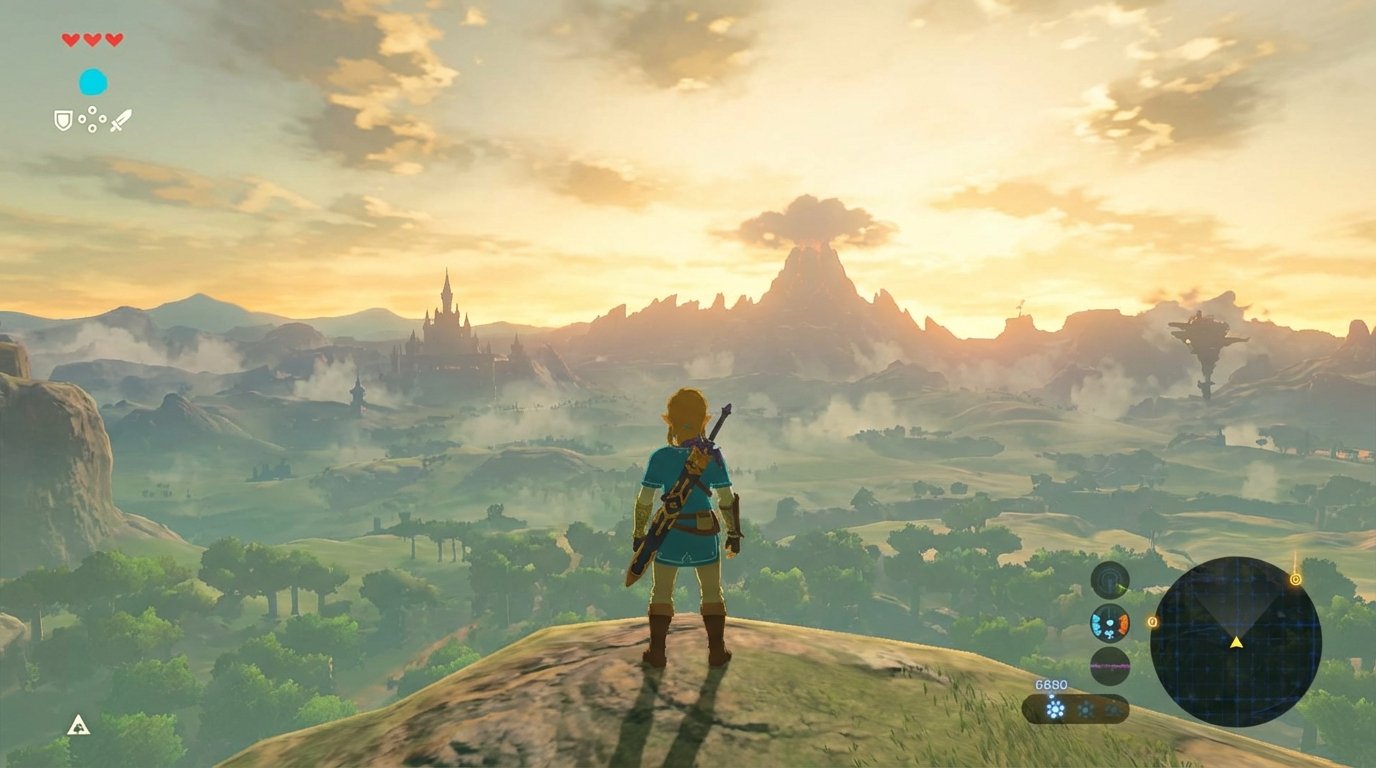Click the yellow player arrow on the minimap
The width and height of the screenshot is (1376, 768).
pyautogui.click(x=1236, y=644)
